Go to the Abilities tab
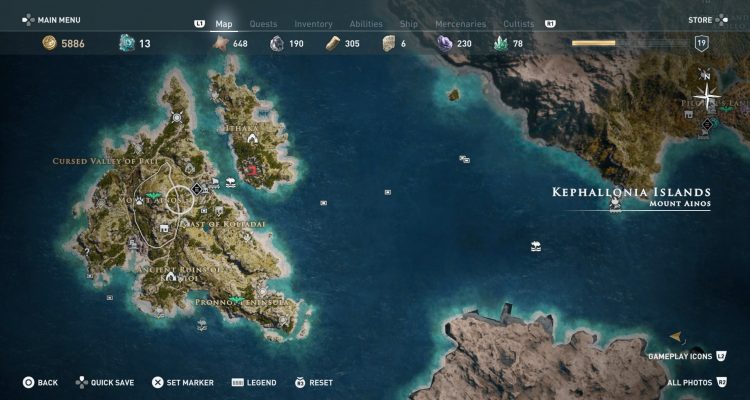 (x=366, y=24)
